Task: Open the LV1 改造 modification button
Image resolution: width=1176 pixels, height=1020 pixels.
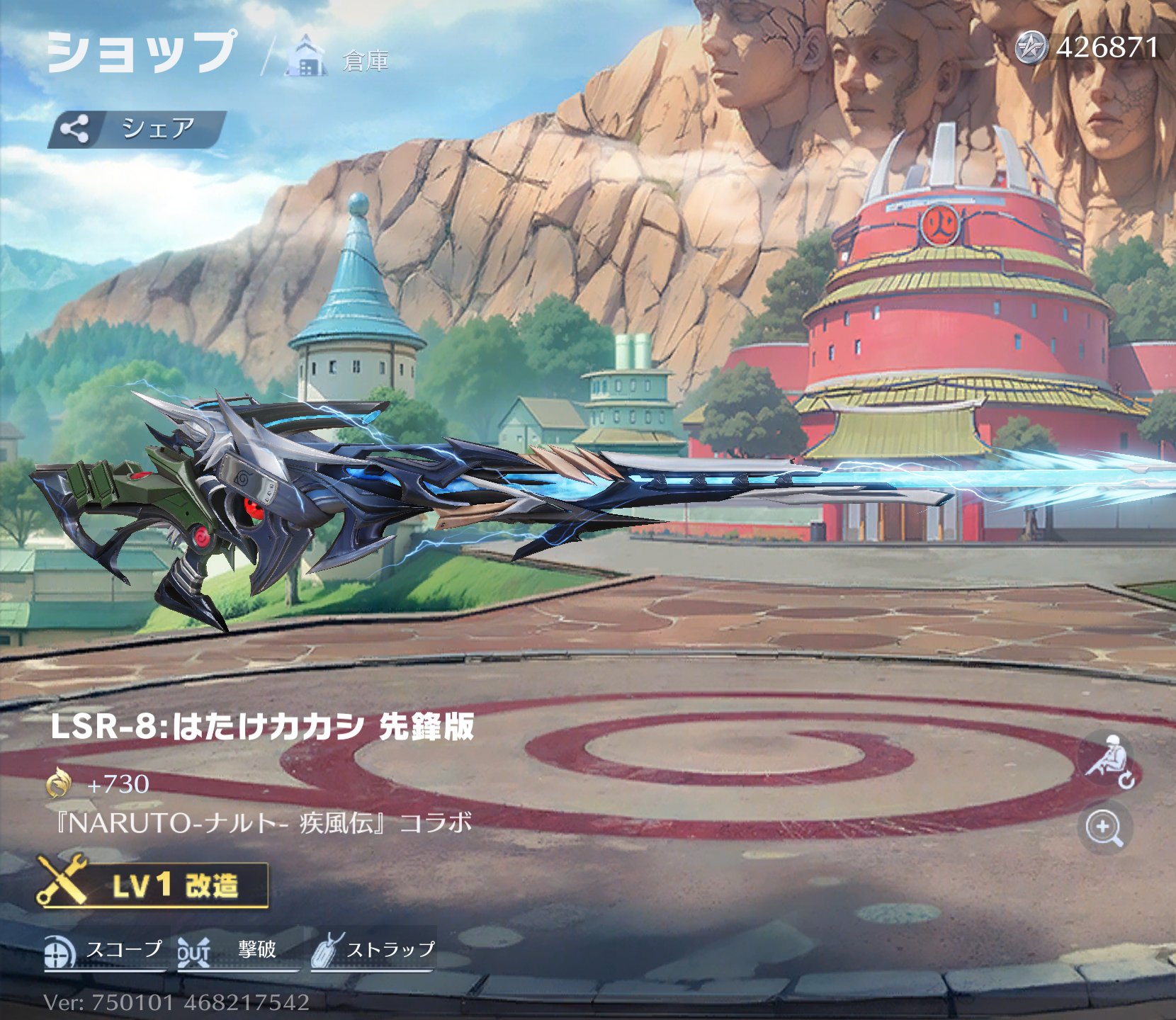Action: pos(153,885)
